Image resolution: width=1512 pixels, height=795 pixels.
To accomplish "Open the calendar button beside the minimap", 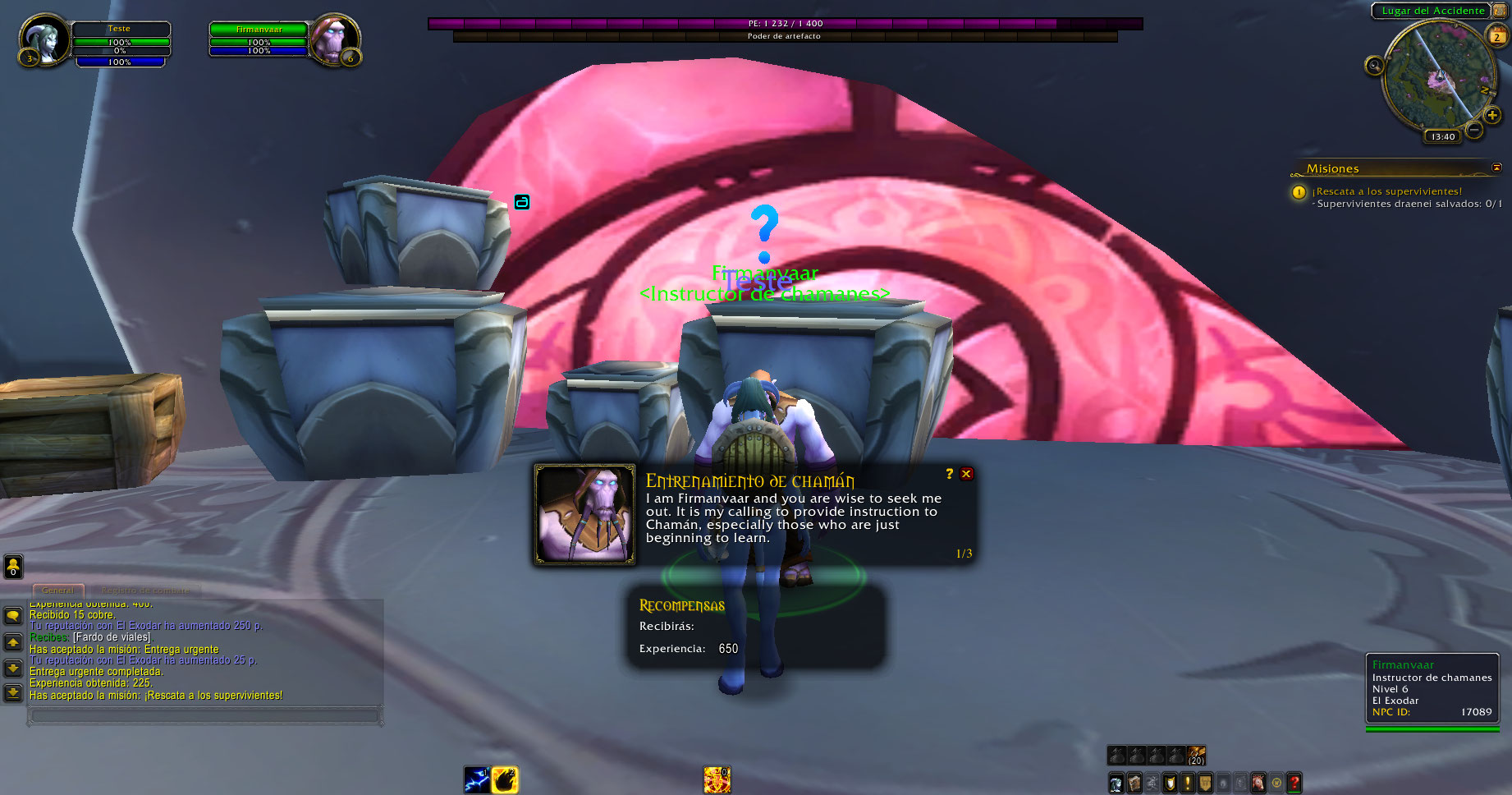I will tap(1497, 36).
